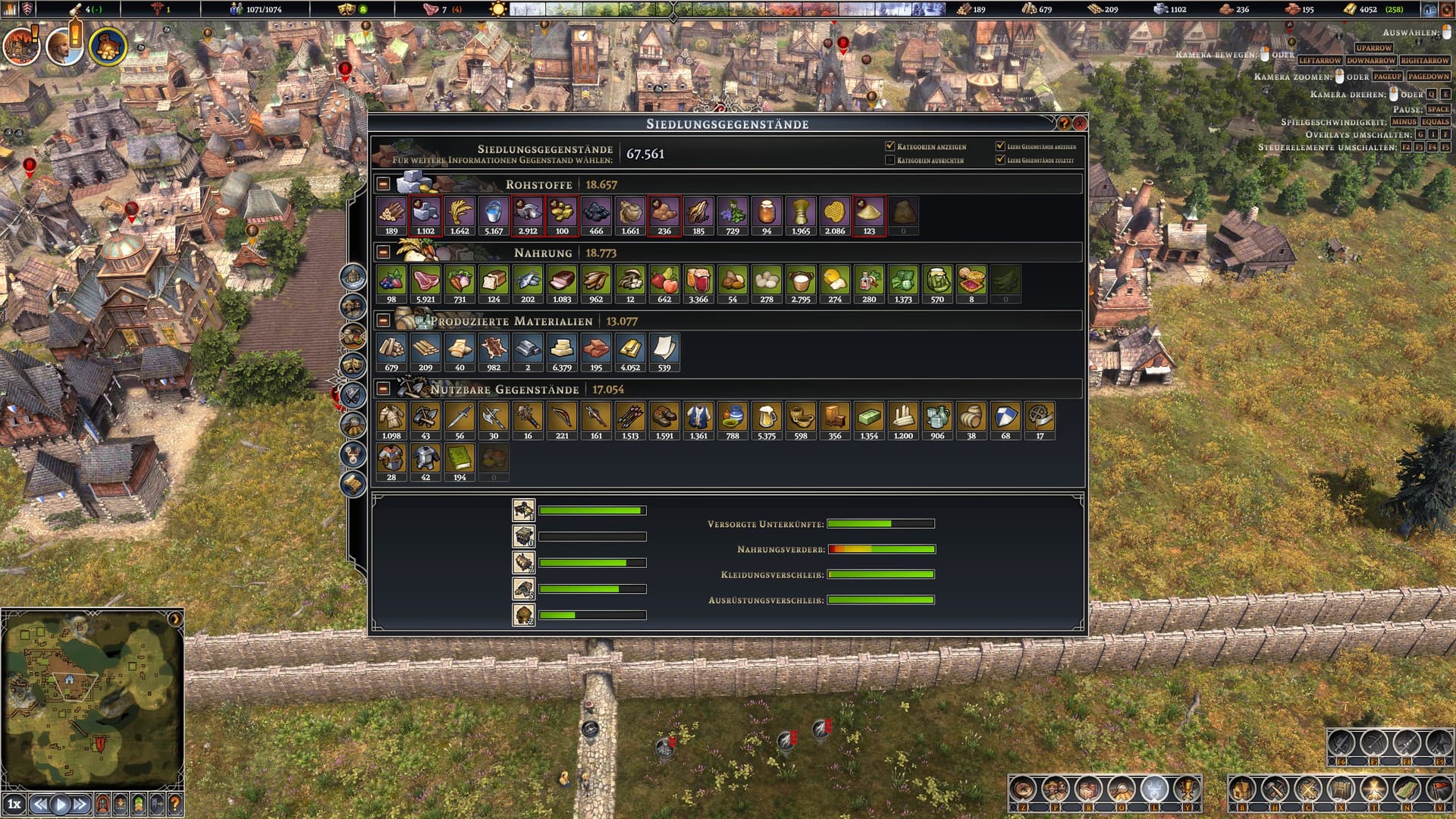Open the help button in the window title bar
This screenshot has height=819, width=1456.
point(1064,123)
